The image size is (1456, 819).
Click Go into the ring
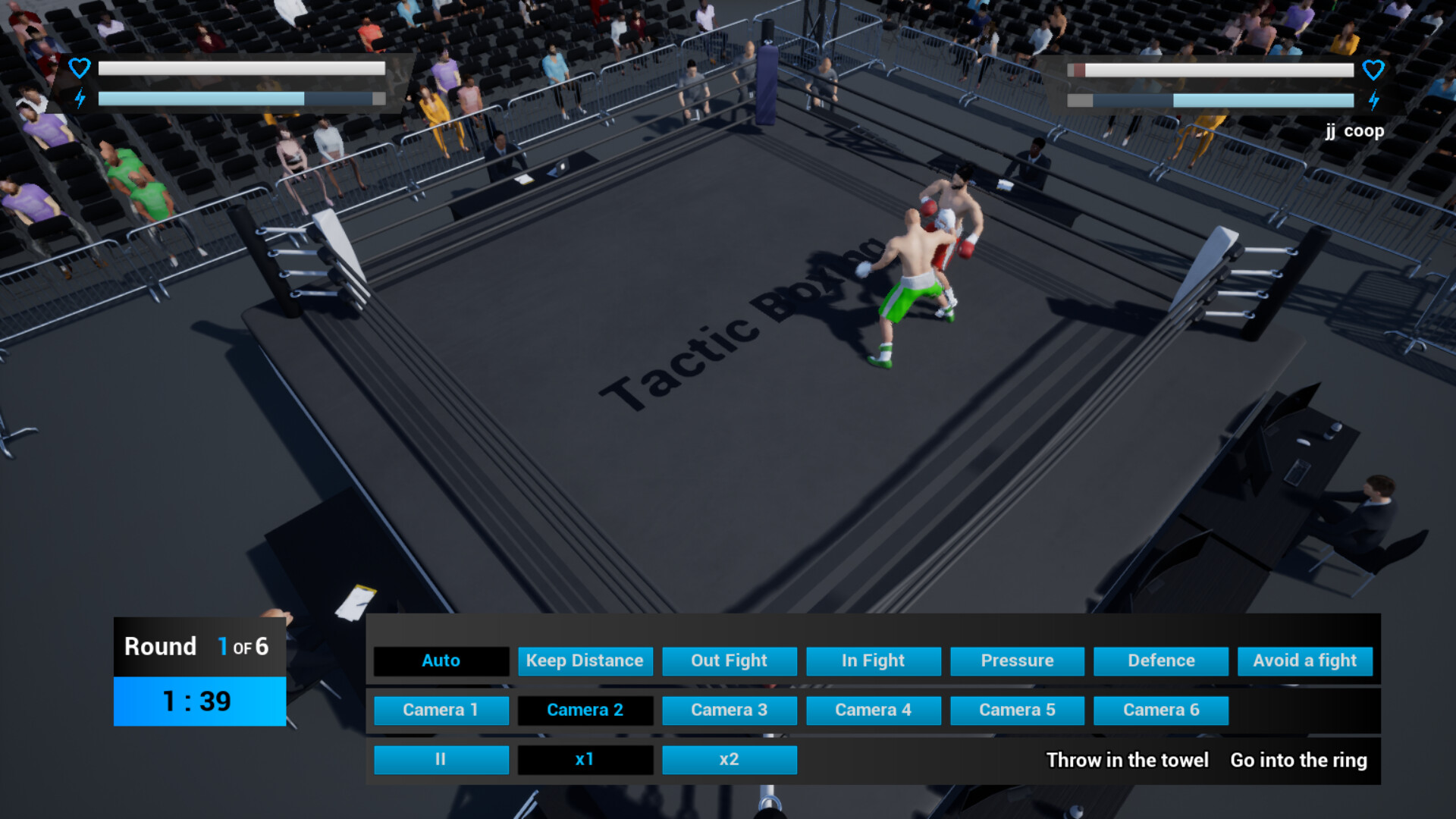point(1298,760)
